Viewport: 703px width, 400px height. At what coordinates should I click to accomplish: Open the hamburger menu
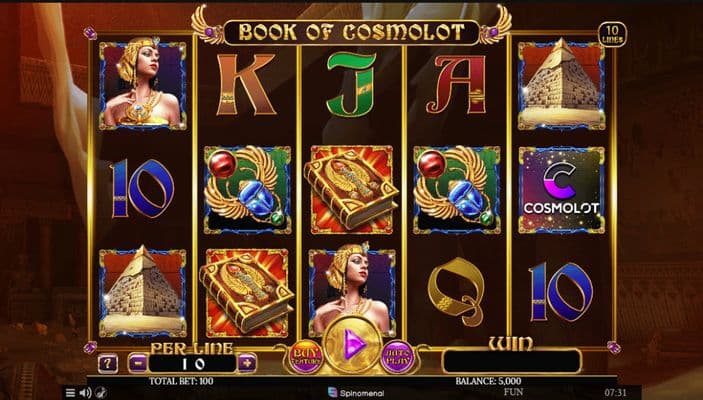click(x=70, y=392)
